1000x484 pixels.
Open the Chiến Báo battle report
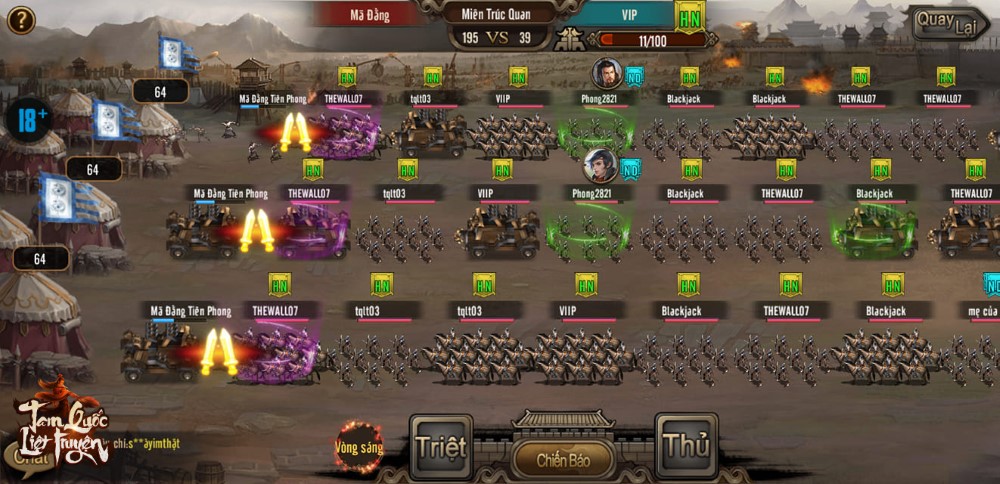coord(563,460)
